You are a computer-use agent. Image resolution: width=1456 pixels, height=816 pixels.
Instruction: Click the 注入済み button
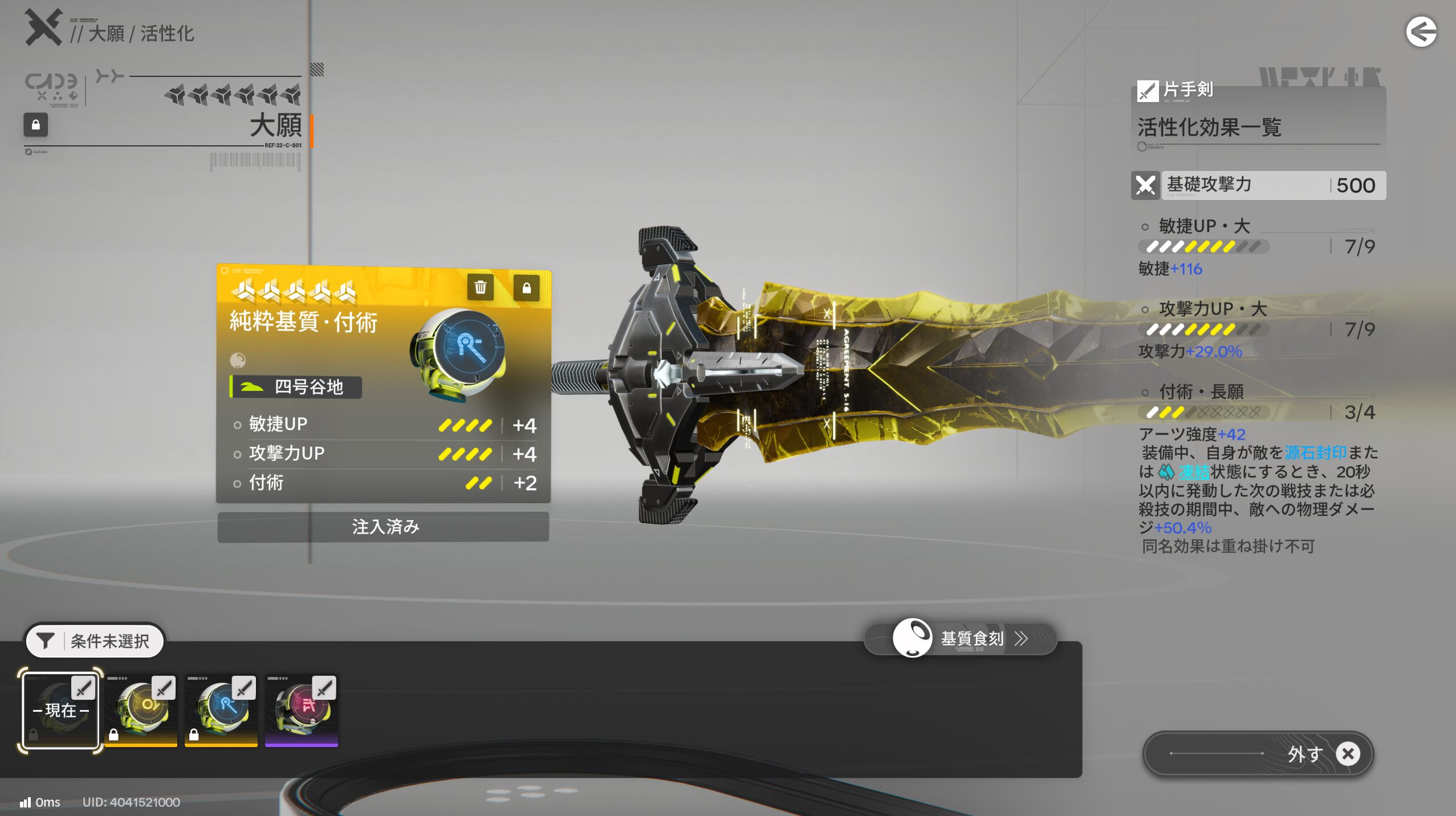click(383, 527)
